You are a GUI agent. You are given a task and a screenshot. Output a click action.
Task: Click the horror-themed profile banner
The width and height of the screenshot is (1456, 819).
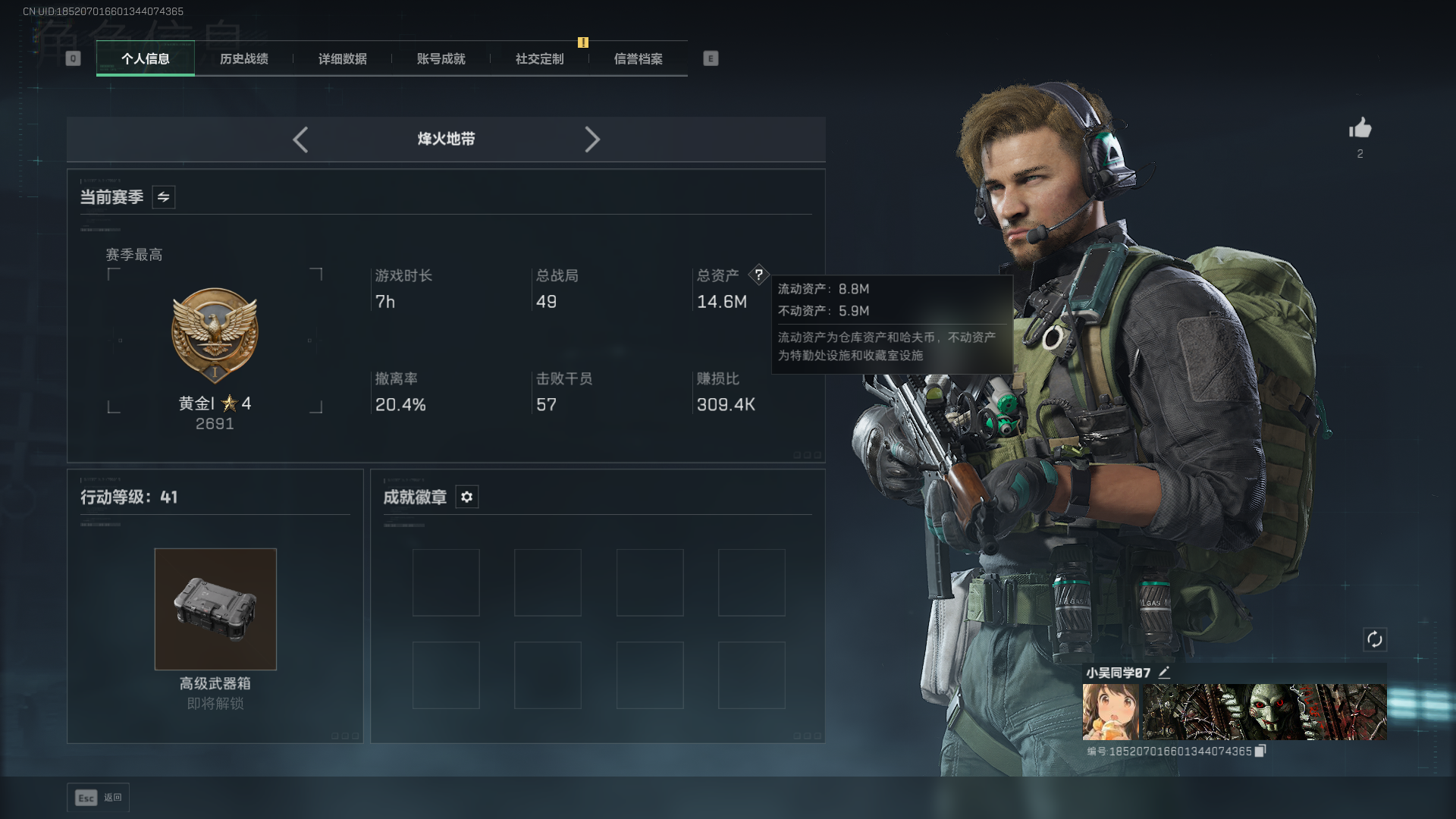[1264, 711]
